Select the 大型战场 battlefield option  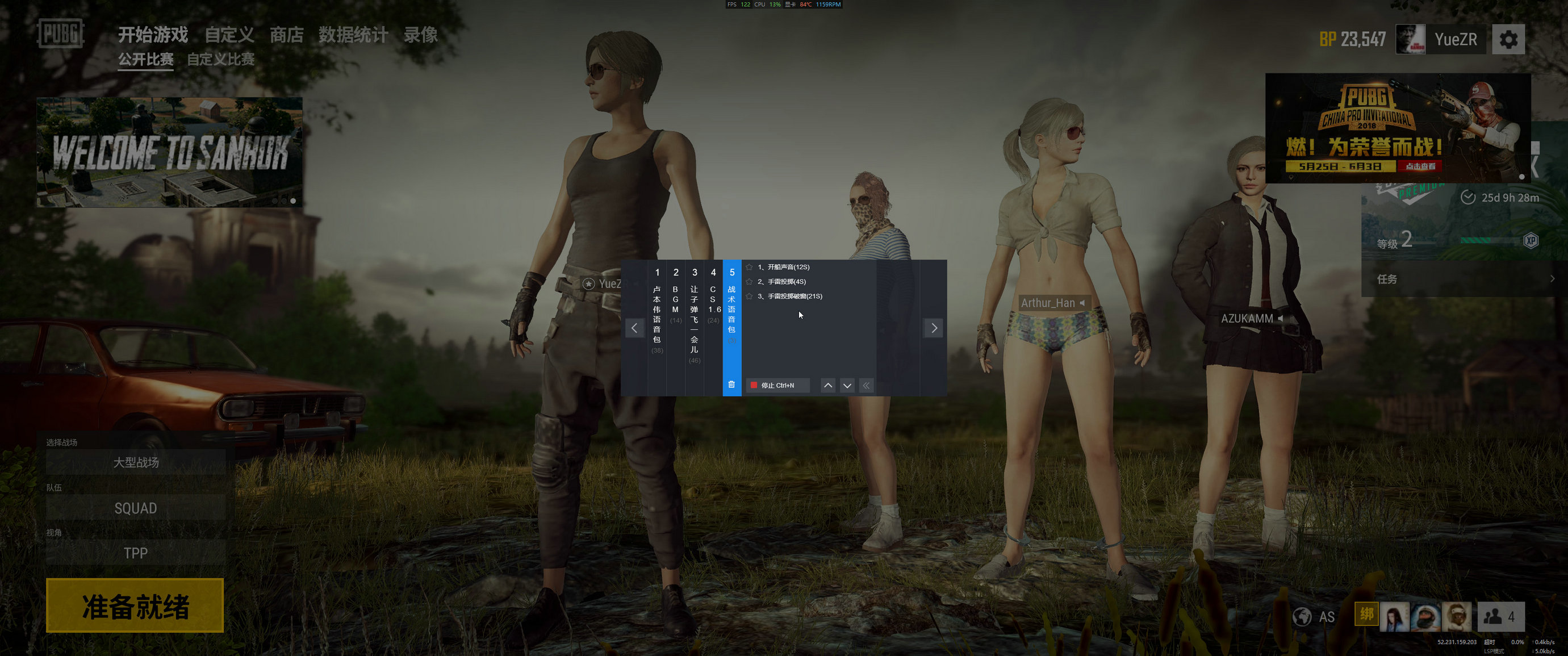point(136,462)
